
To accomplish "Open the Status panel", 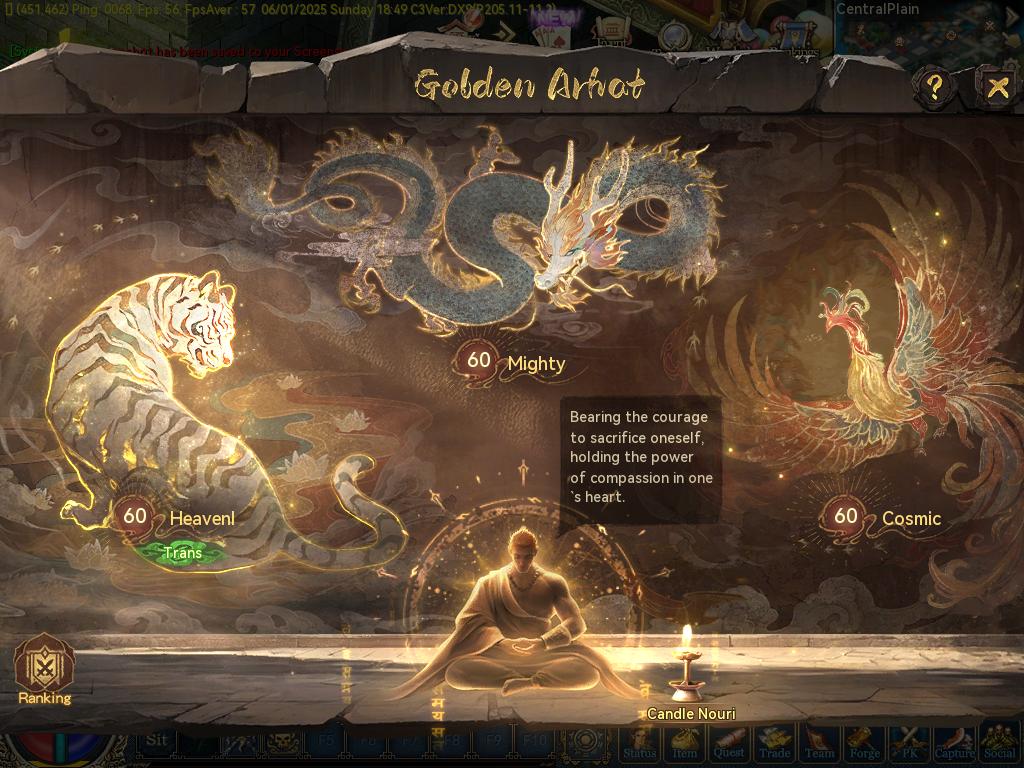I will point(640,744).
